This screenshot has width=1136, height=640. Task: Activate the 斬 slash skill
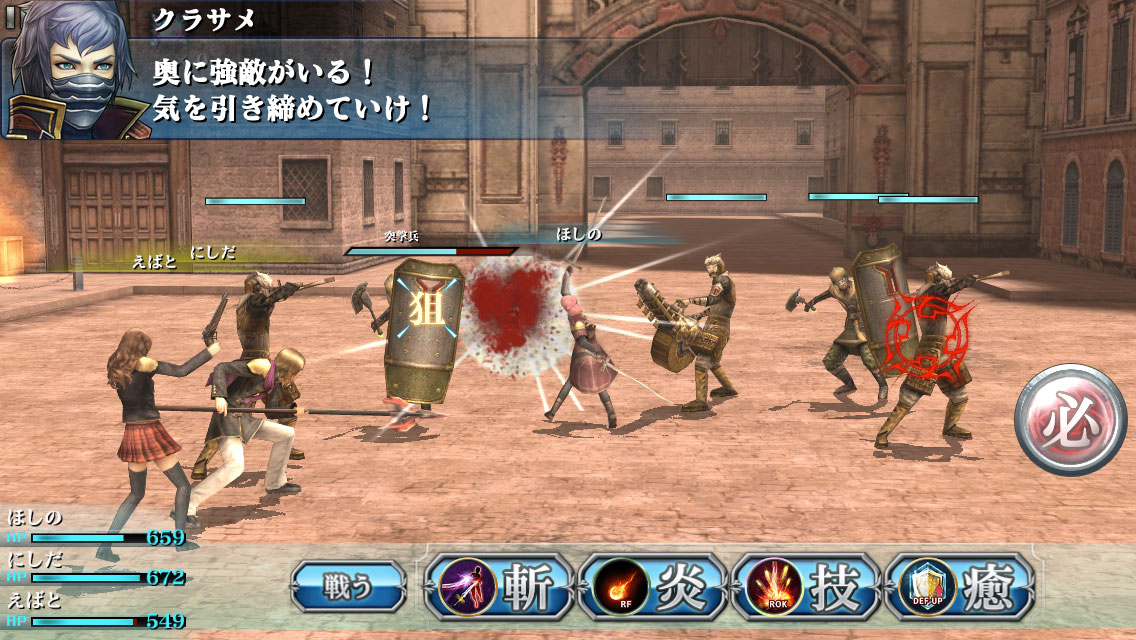tap(501, 587)
